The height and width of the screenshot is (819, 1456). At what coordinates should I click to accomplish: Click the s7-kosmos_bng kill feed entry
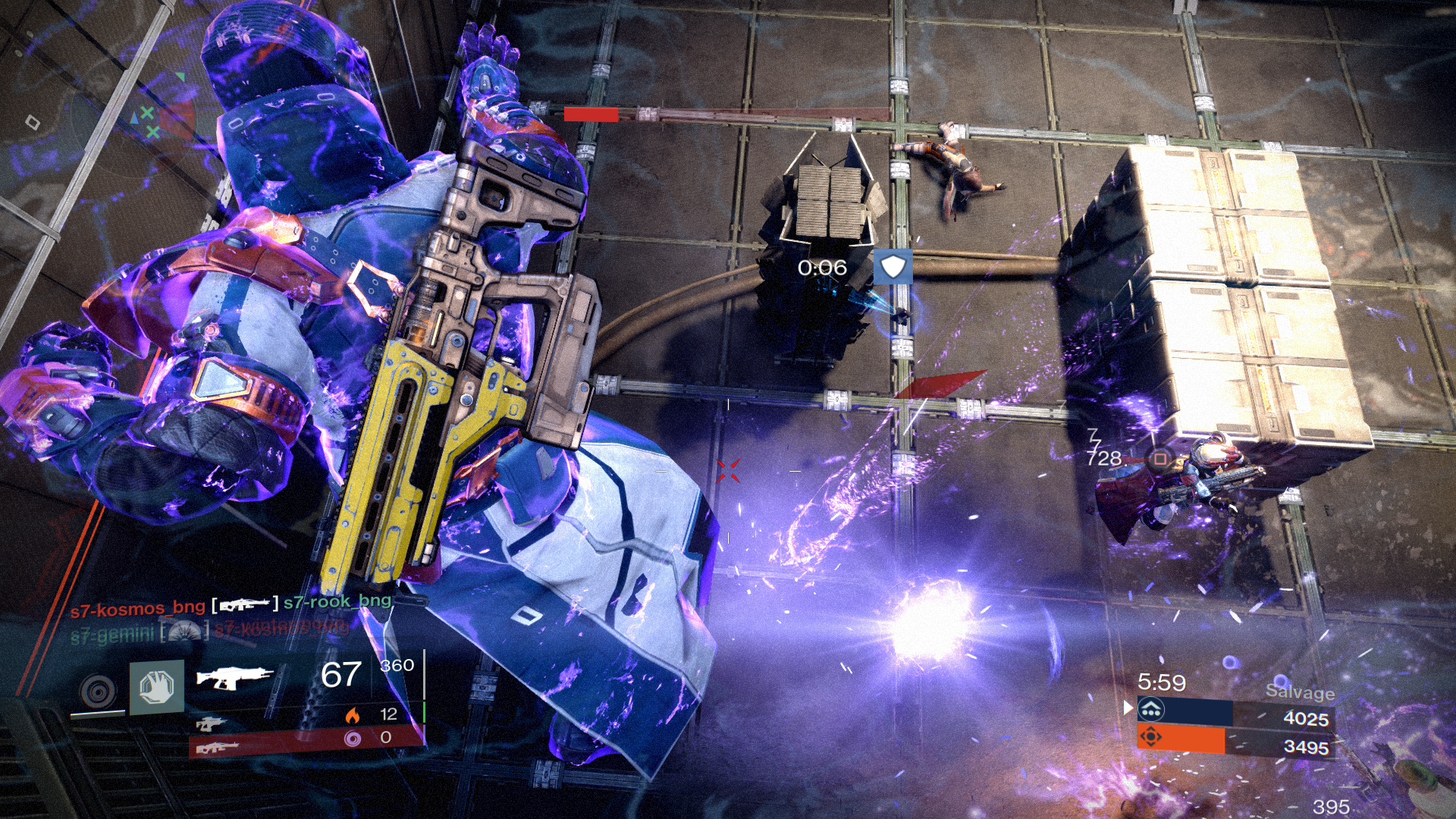(137, 607)
